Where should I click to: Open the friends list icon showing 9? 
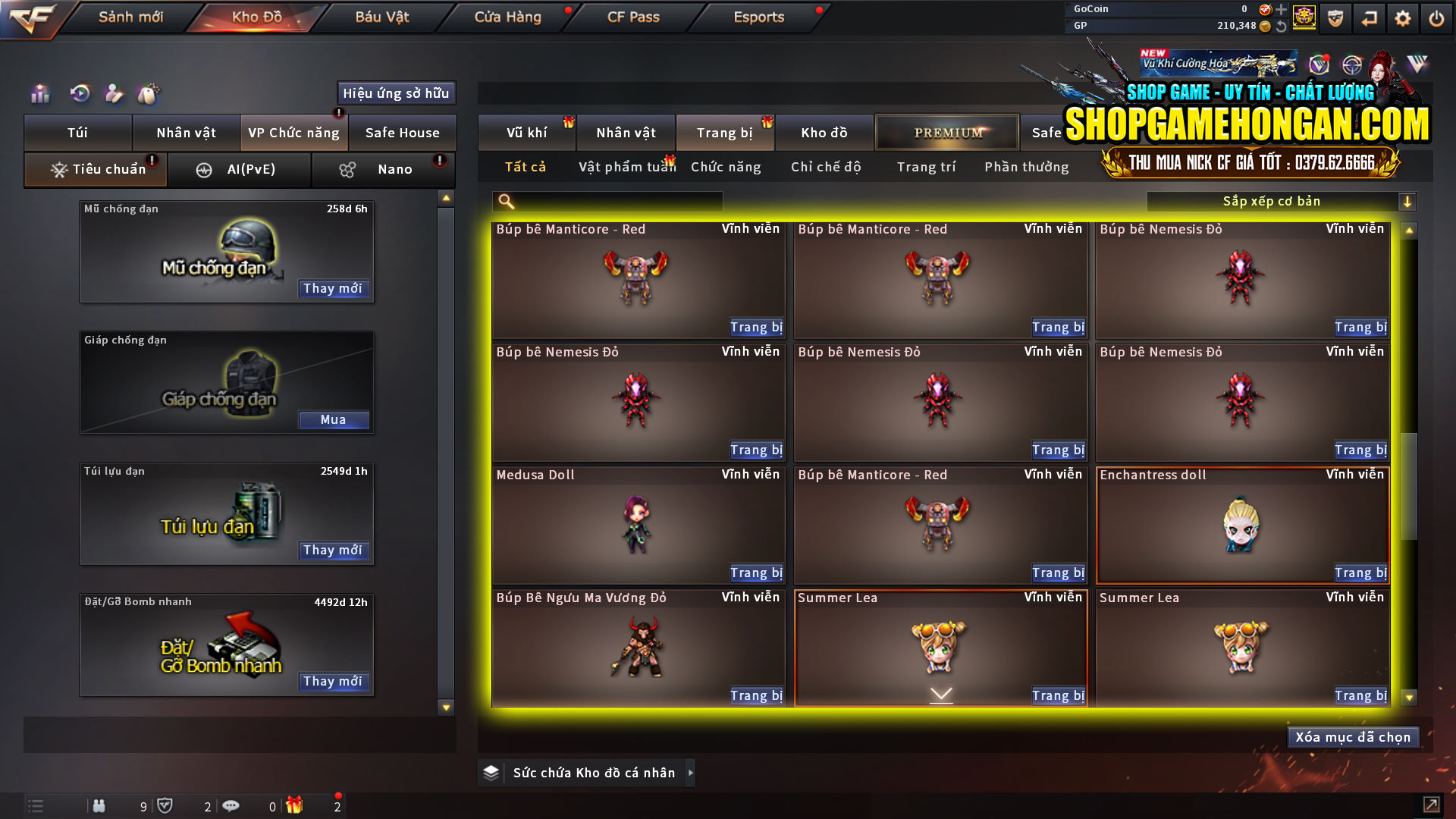pos(99,806)
